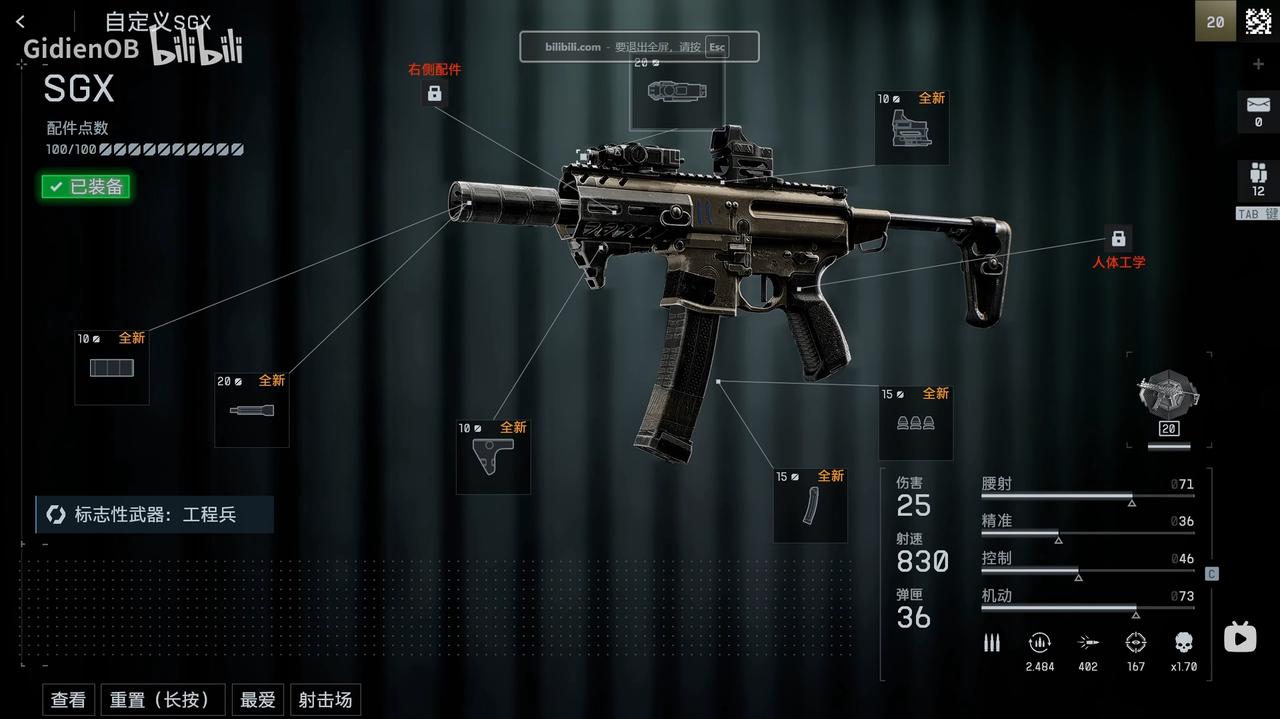The width and height of the screenshot is (1280, 719).
Task: Select the red dot optic slot
Action: pyautogui.click(x=911, y=128)
